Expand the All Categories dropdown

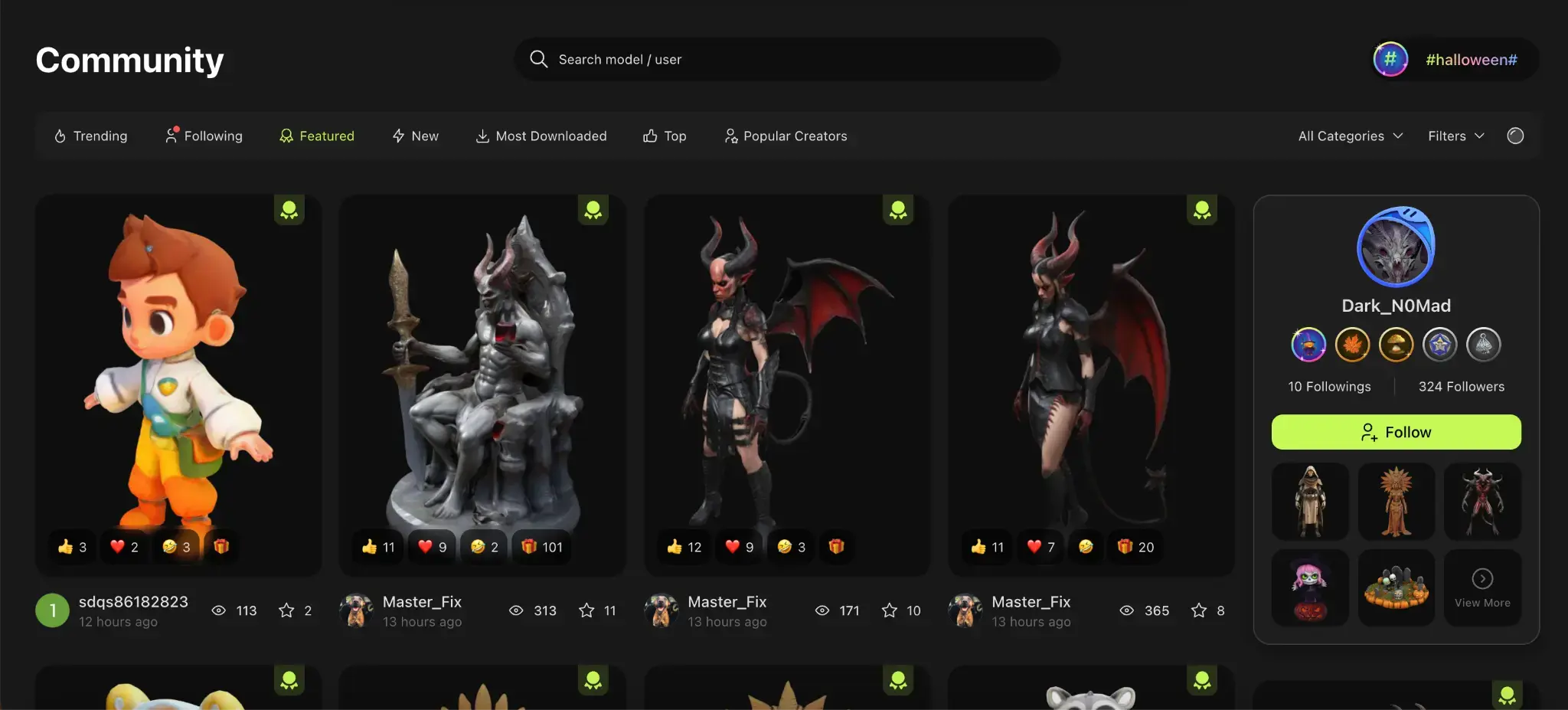pyautogui.click(x=1349, y=136)
